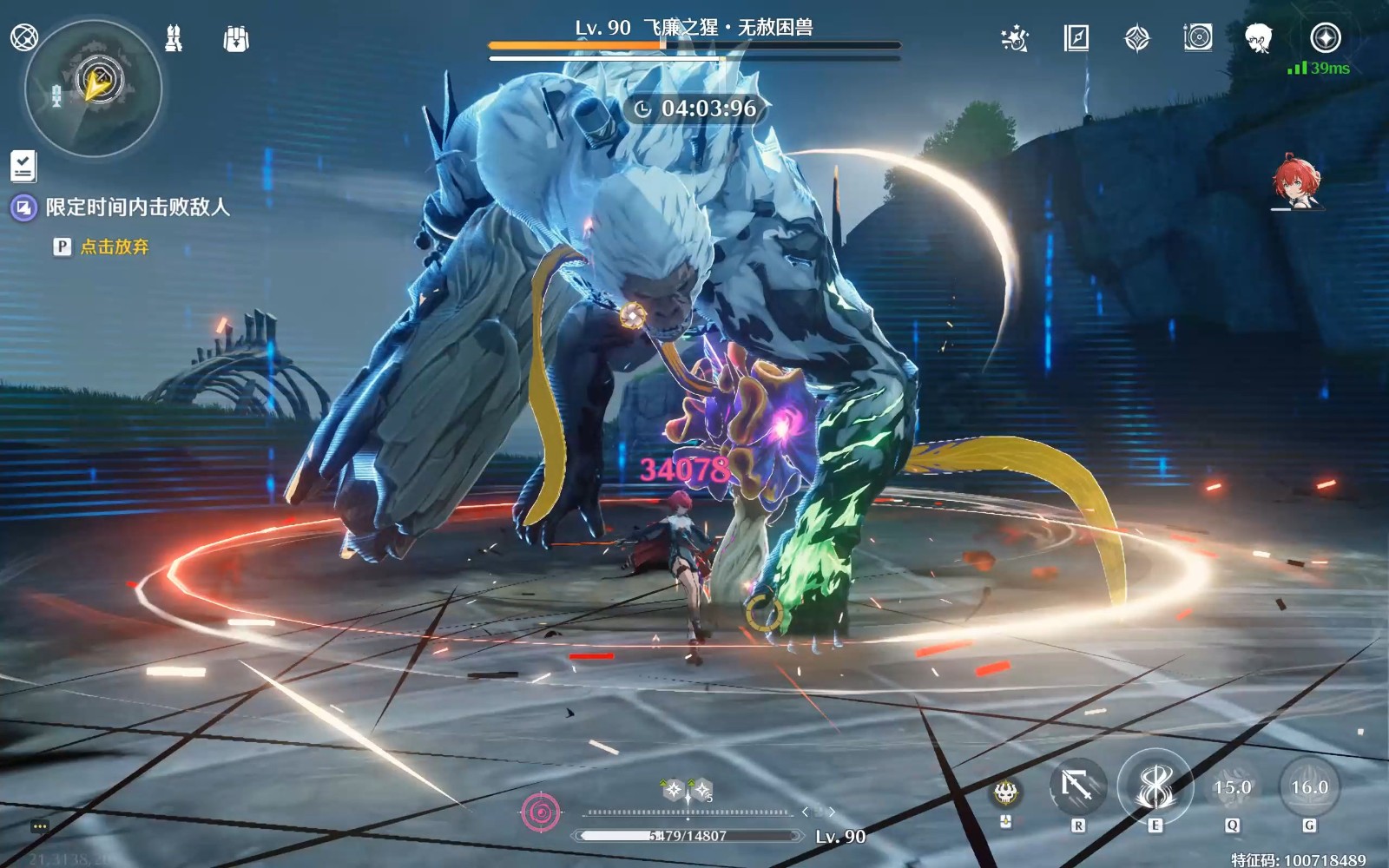This screenshot has width=1389, height=868.
Task: Activate the skull echo ability
Action: point(1005,792)
